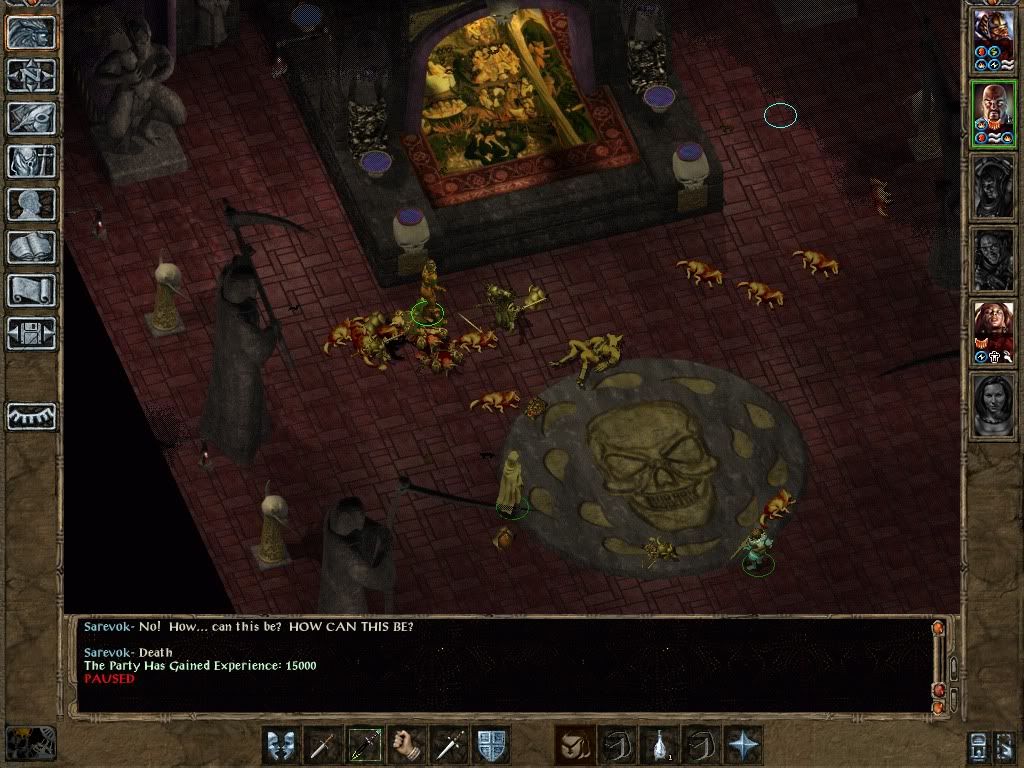Select the red-haired woman's portrait
Viewport: 1024px width, 768px height.
[994, 332]
